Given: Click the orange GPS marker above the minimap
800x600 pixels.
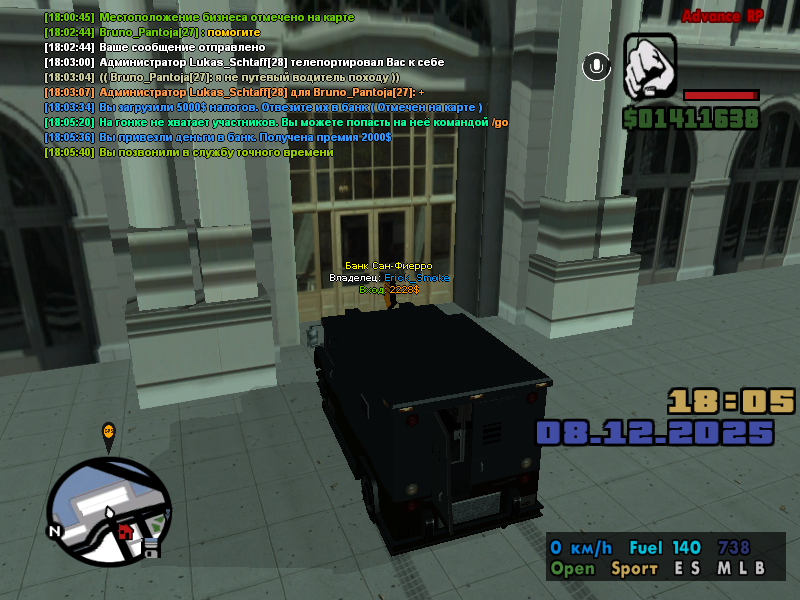Looking at the screenshot, I should (109, 432).
